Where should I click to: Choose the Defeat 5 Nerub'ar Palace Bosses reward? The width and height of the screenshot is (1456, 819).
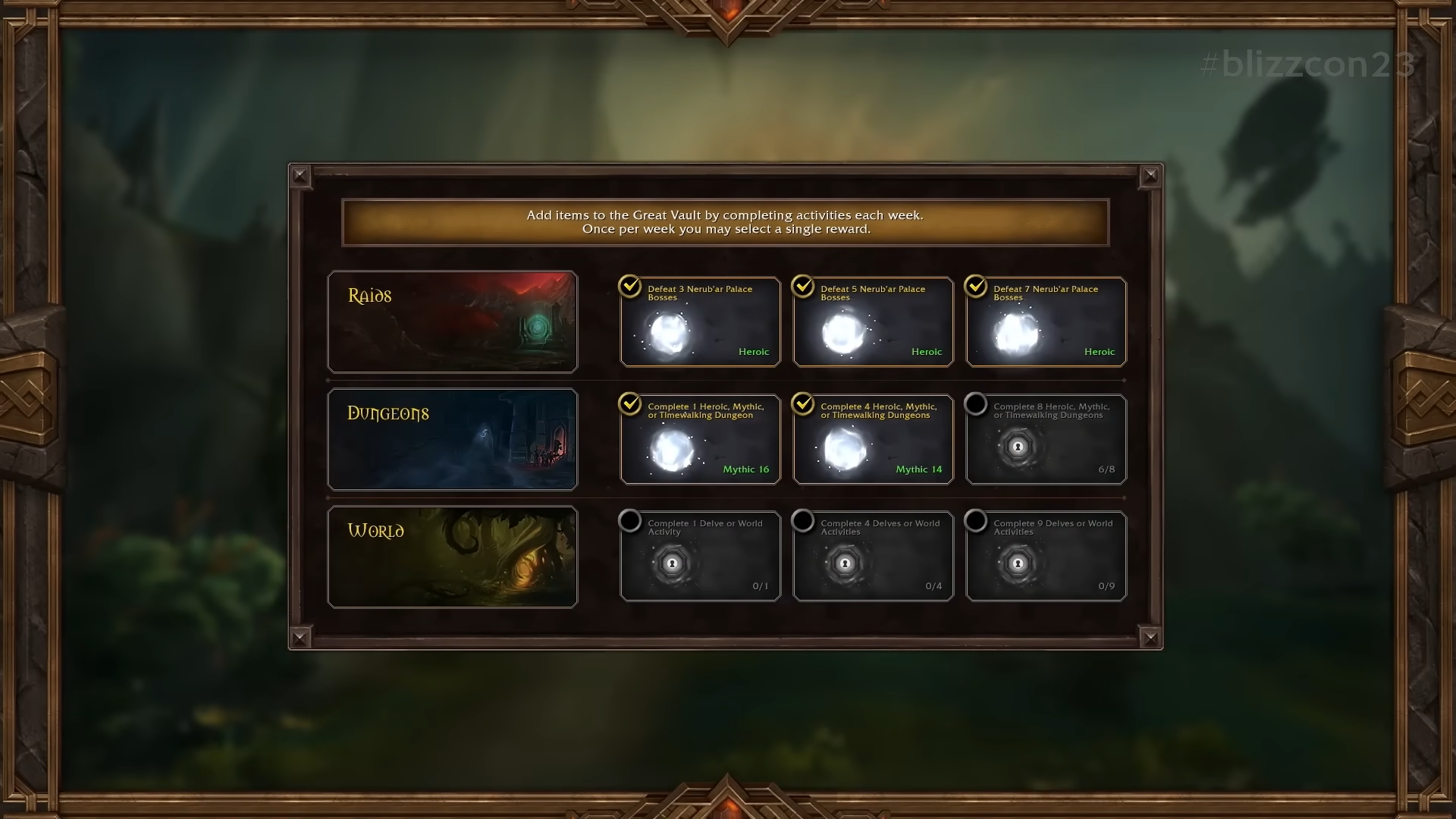pos(873,322)
